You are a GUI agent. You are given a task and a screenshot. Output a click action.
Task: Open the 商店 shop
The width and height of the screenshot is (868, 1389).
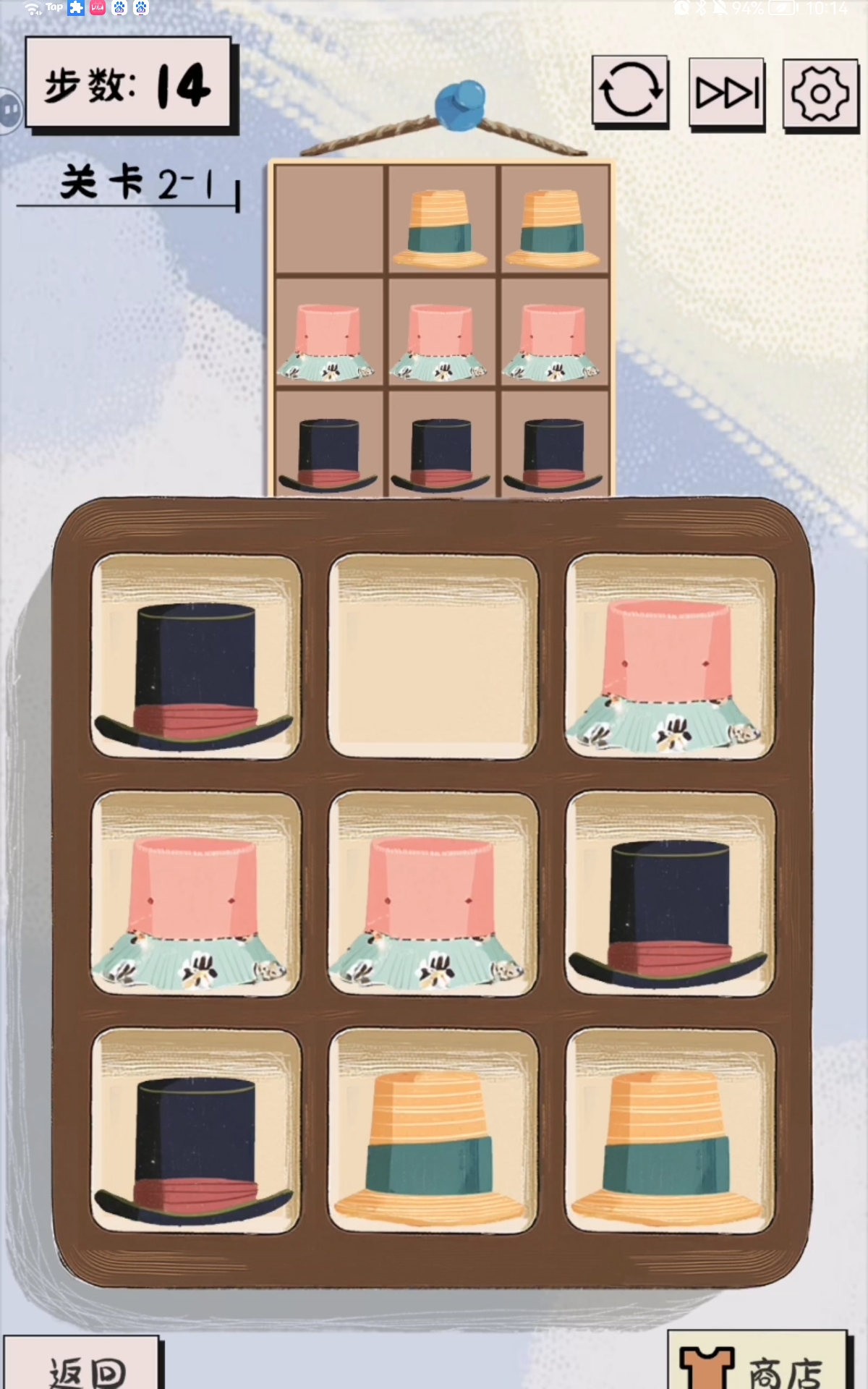[756, 1364]
